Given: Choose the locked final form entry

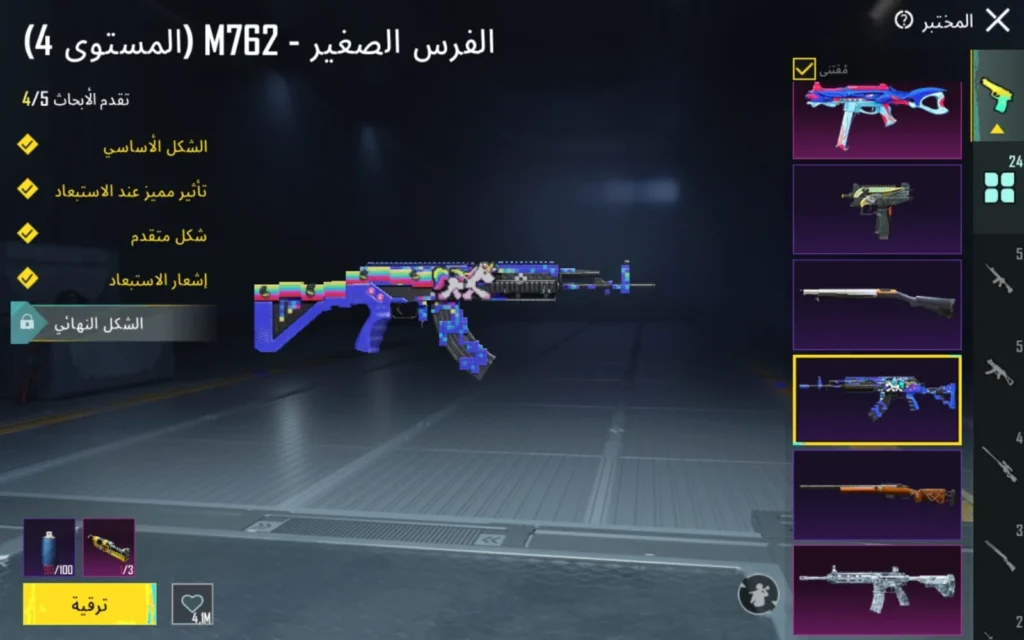Looking at the screenshot, I should 112,324.
